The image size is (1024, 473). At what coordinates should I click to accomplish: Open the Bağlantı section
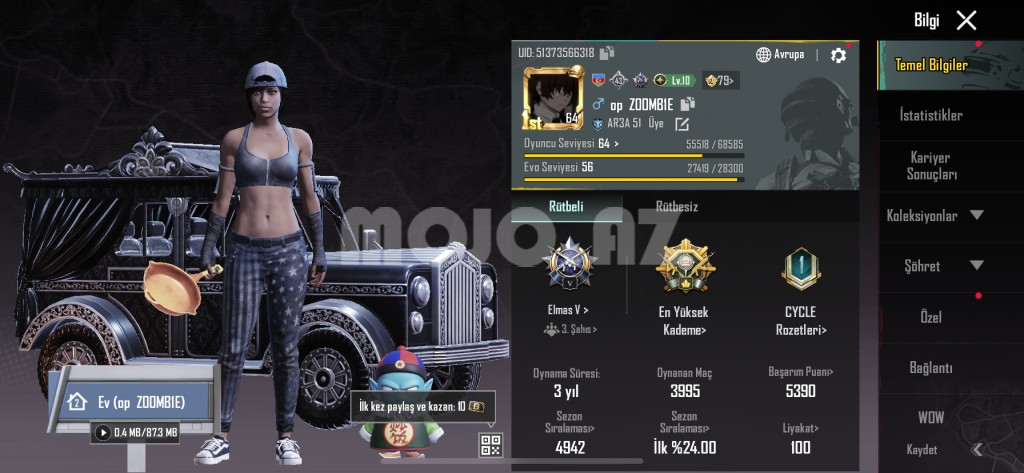(931, 367)
